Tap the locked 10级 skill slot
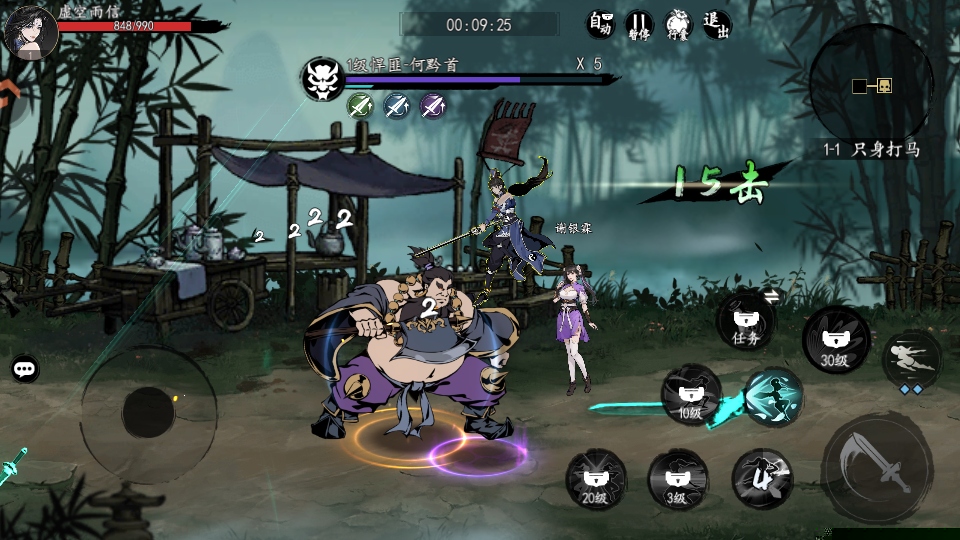The image size is (960, 540). pyautogui.click(x=690, y=393)
